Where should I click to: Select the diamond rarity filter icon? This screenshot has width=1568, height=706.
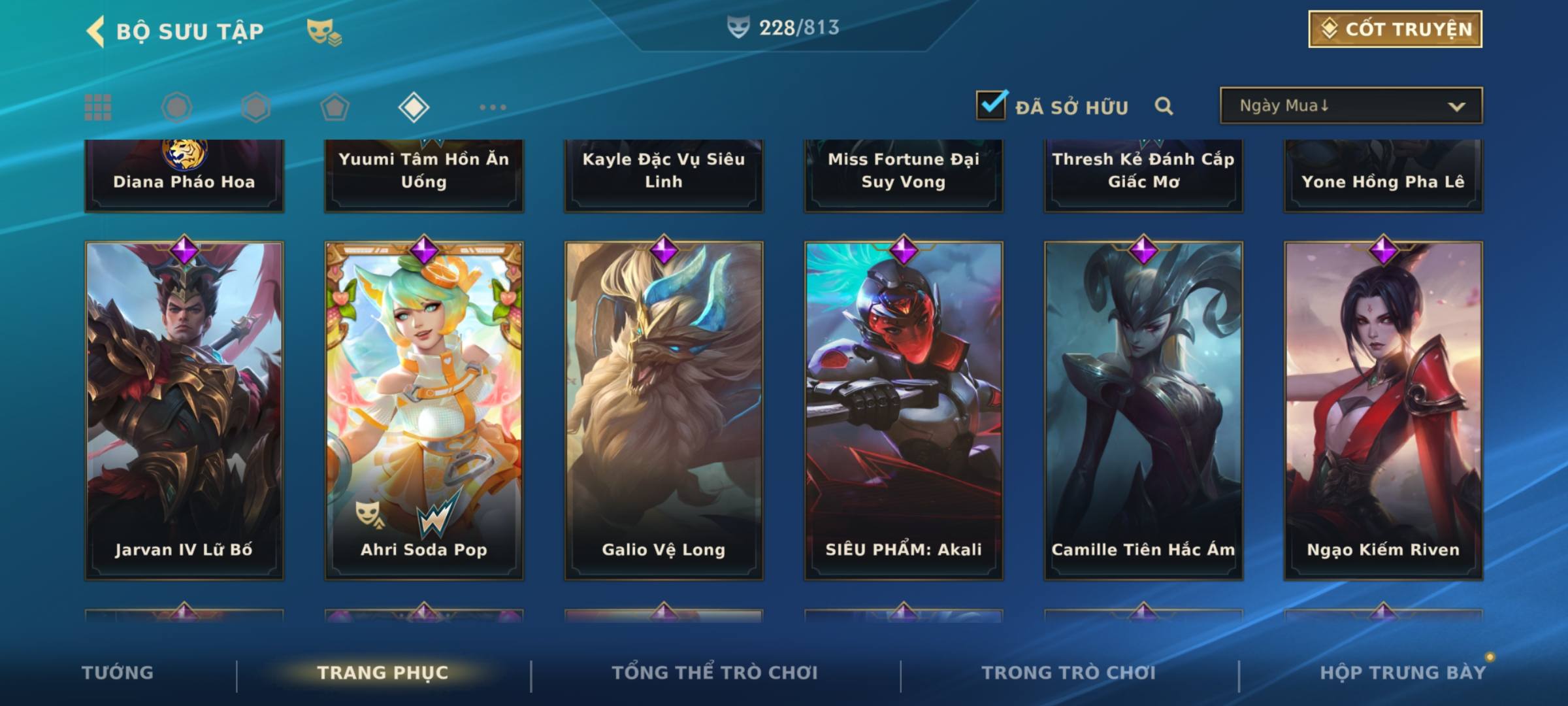(x=414, y=107)
